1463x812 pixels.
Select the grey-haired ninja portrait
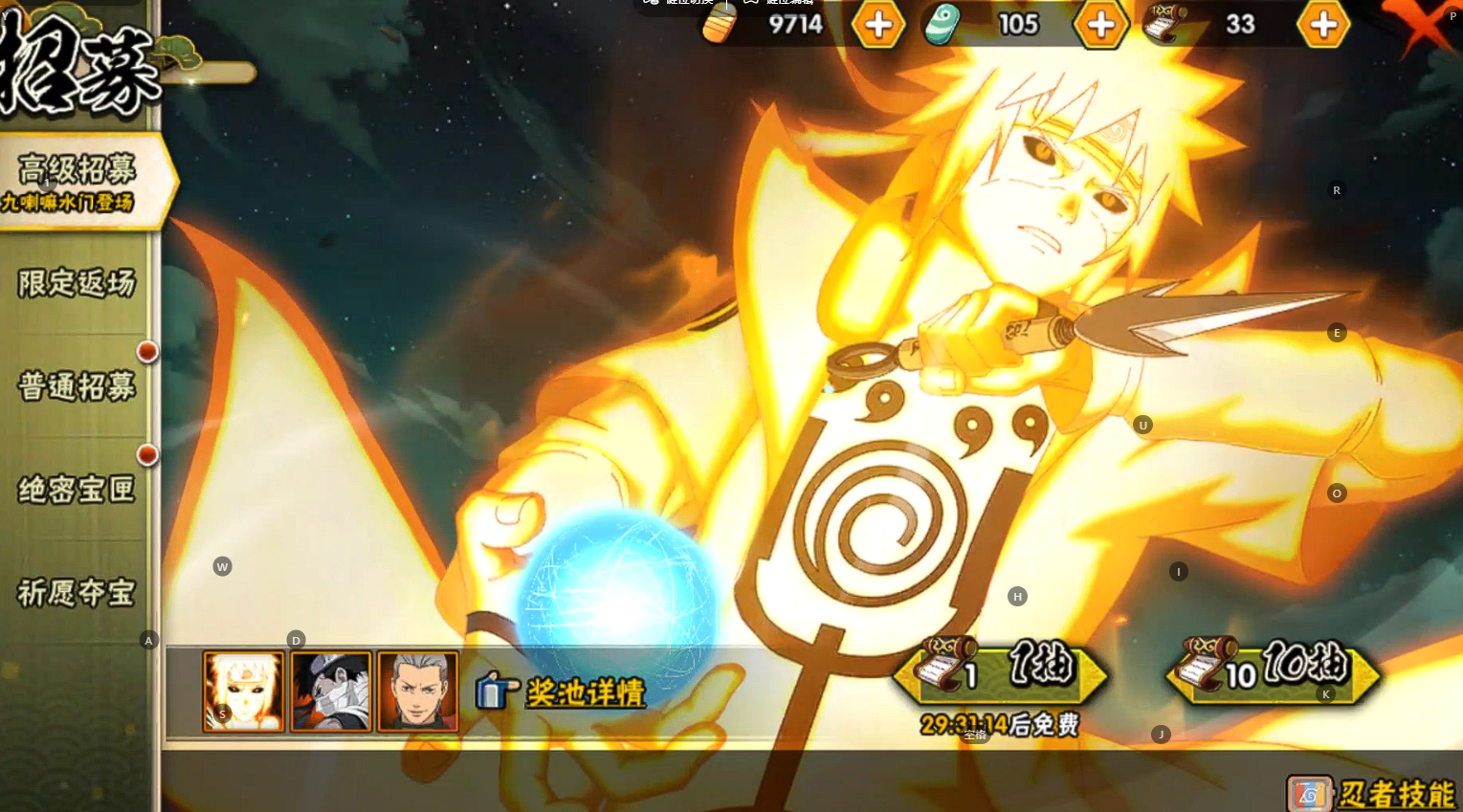click(x=418, y=691)
